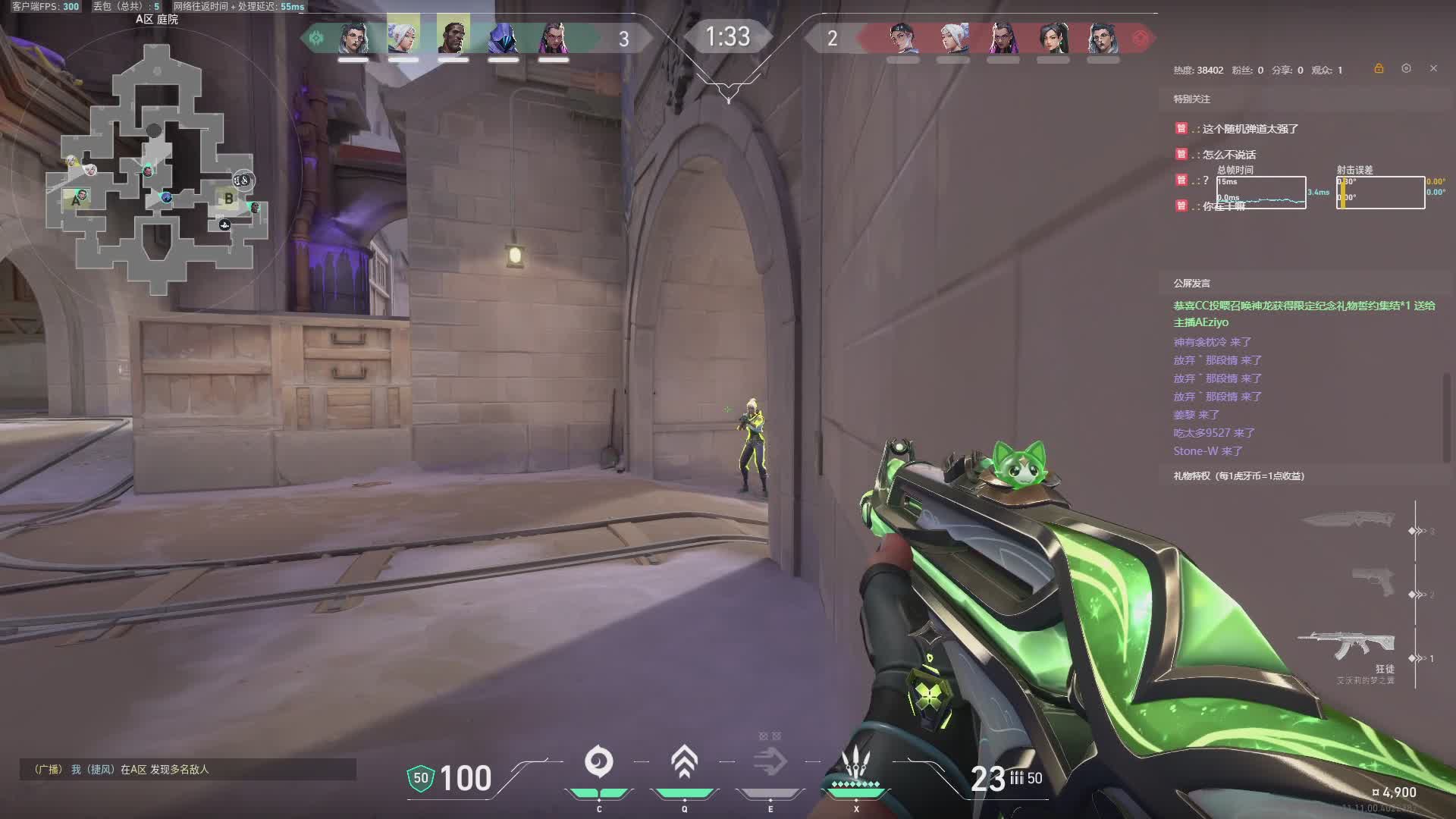Open the overlay's gear settings
This screenshot has height=819, width=1456.
[1406, 68]
